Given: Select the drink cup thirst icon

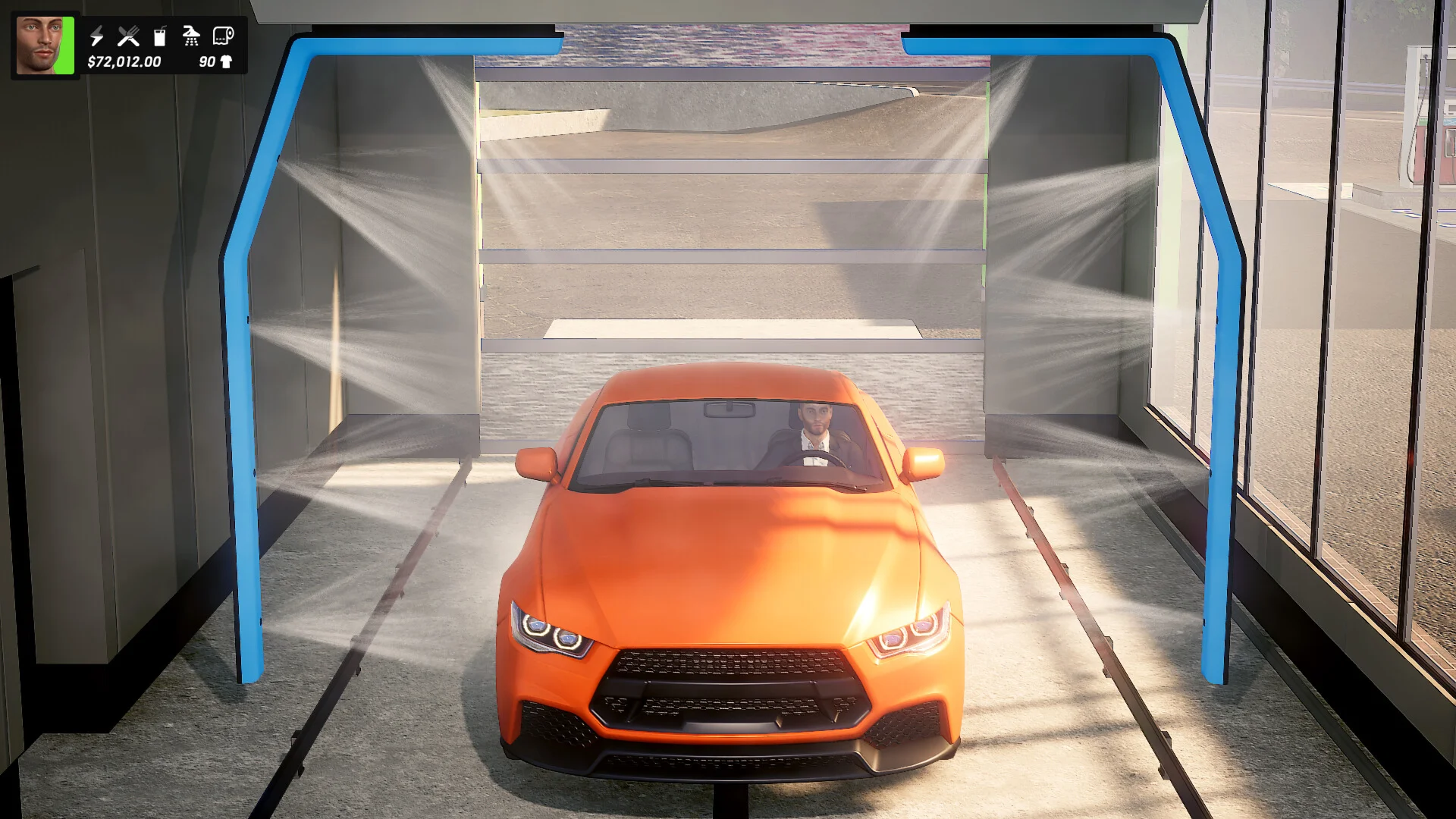Looking at the screenshot, I should tap(159, 36).
